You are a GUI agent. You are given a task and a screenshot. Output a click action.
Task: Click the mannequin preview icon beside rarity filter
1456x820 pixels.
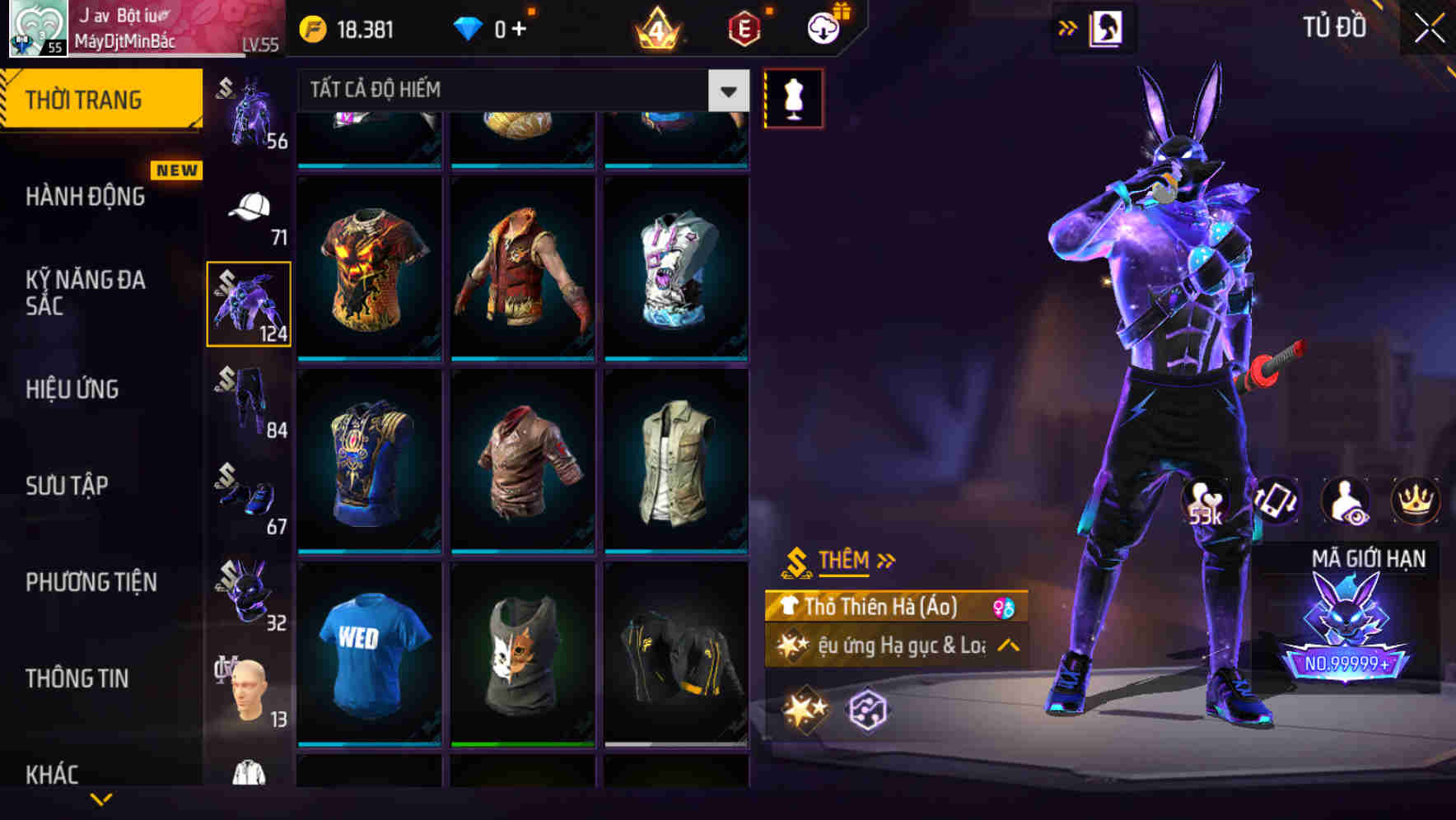[x=792, y=97]
